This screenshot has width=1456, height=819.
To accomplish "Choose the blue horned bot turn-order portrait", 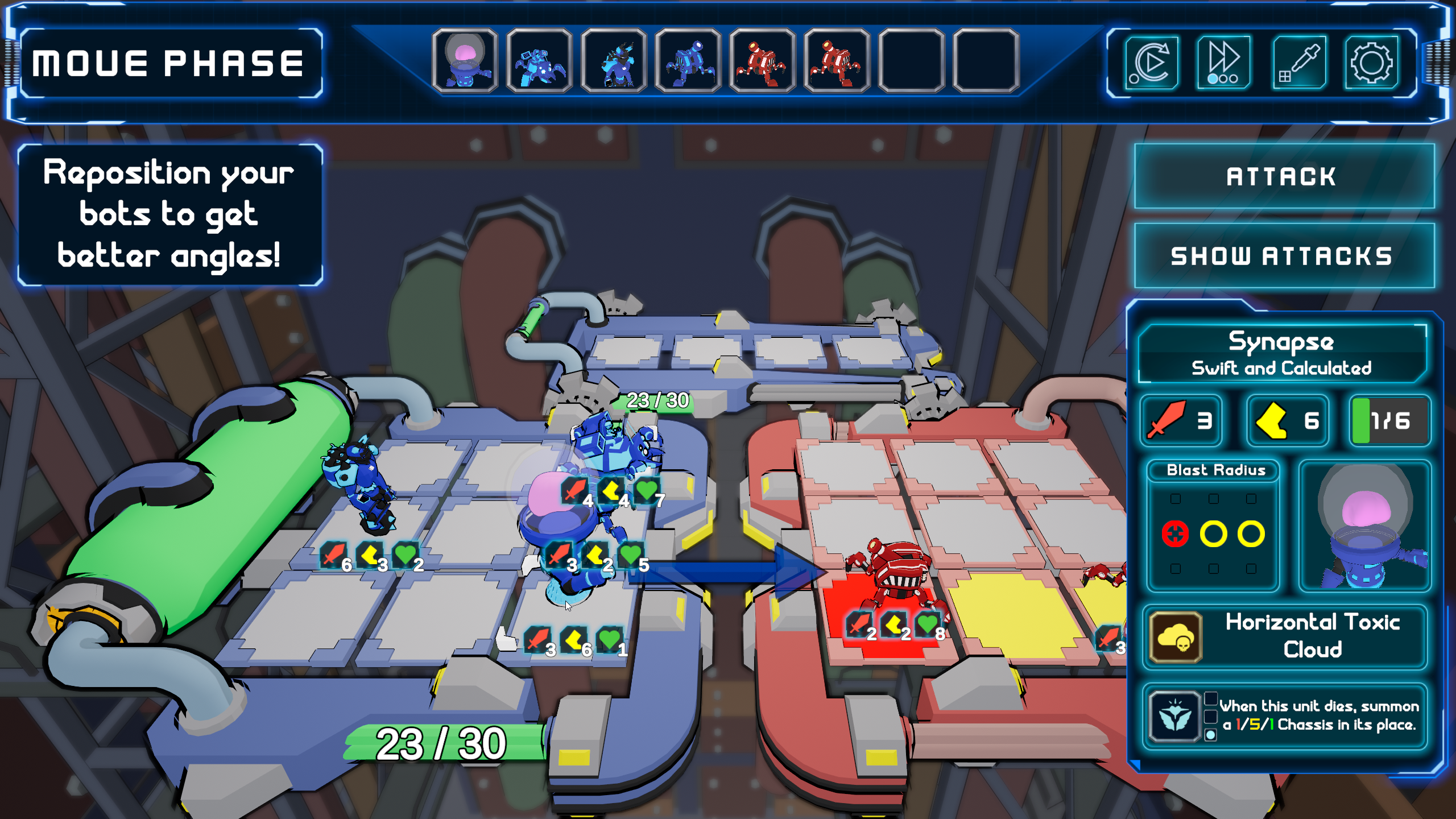I will (614, 61).
